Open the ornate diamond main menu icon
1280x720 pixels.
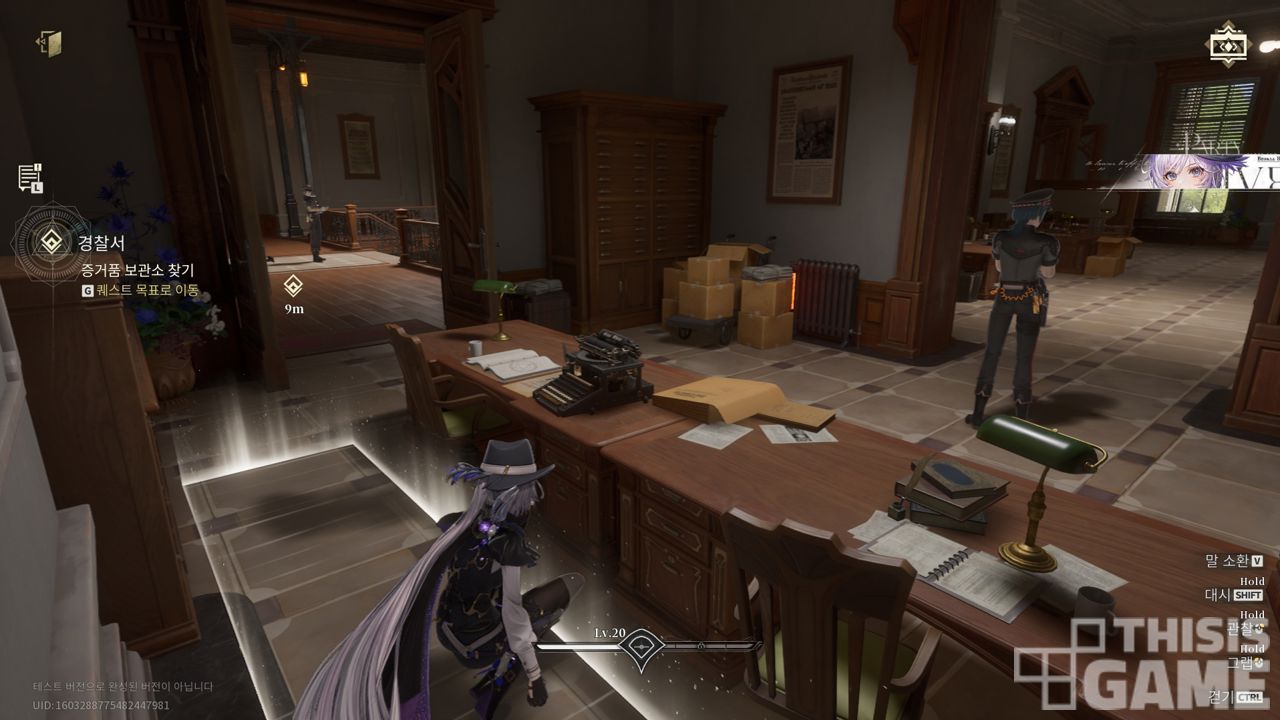click(1227, 45)
